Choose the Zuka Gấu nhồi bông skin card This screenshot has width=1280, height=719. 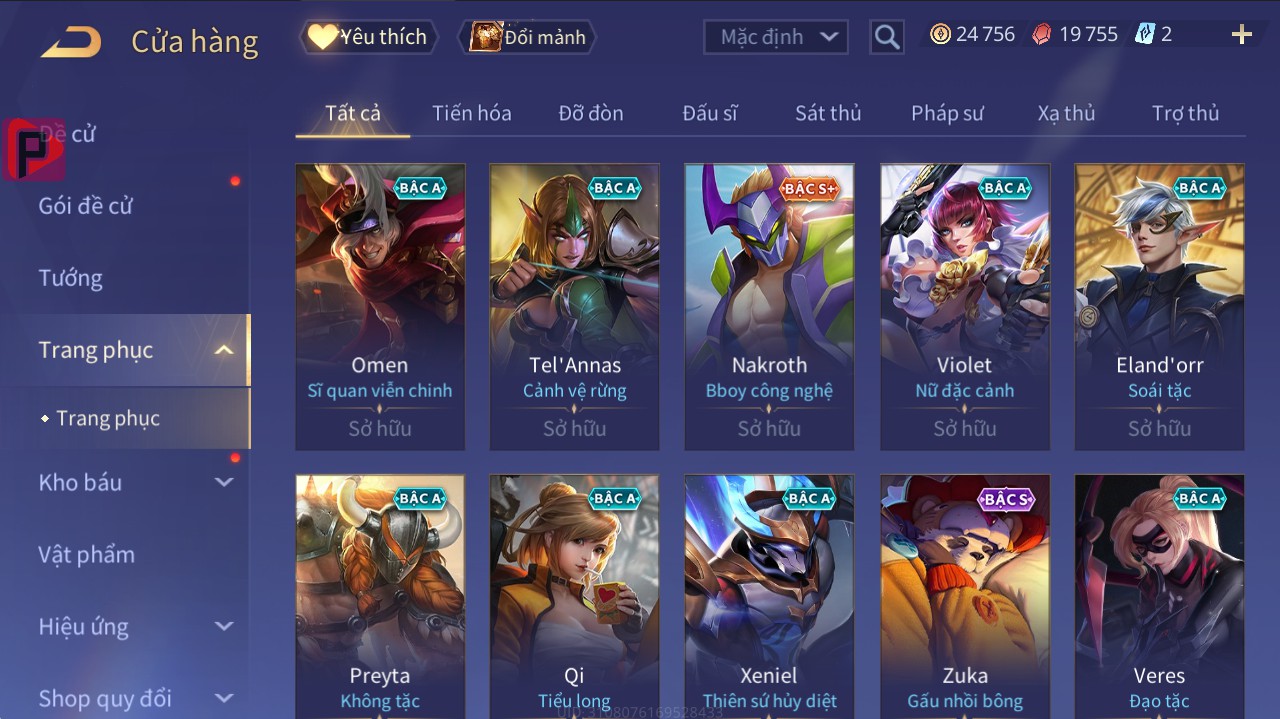[x=964, y=596]
